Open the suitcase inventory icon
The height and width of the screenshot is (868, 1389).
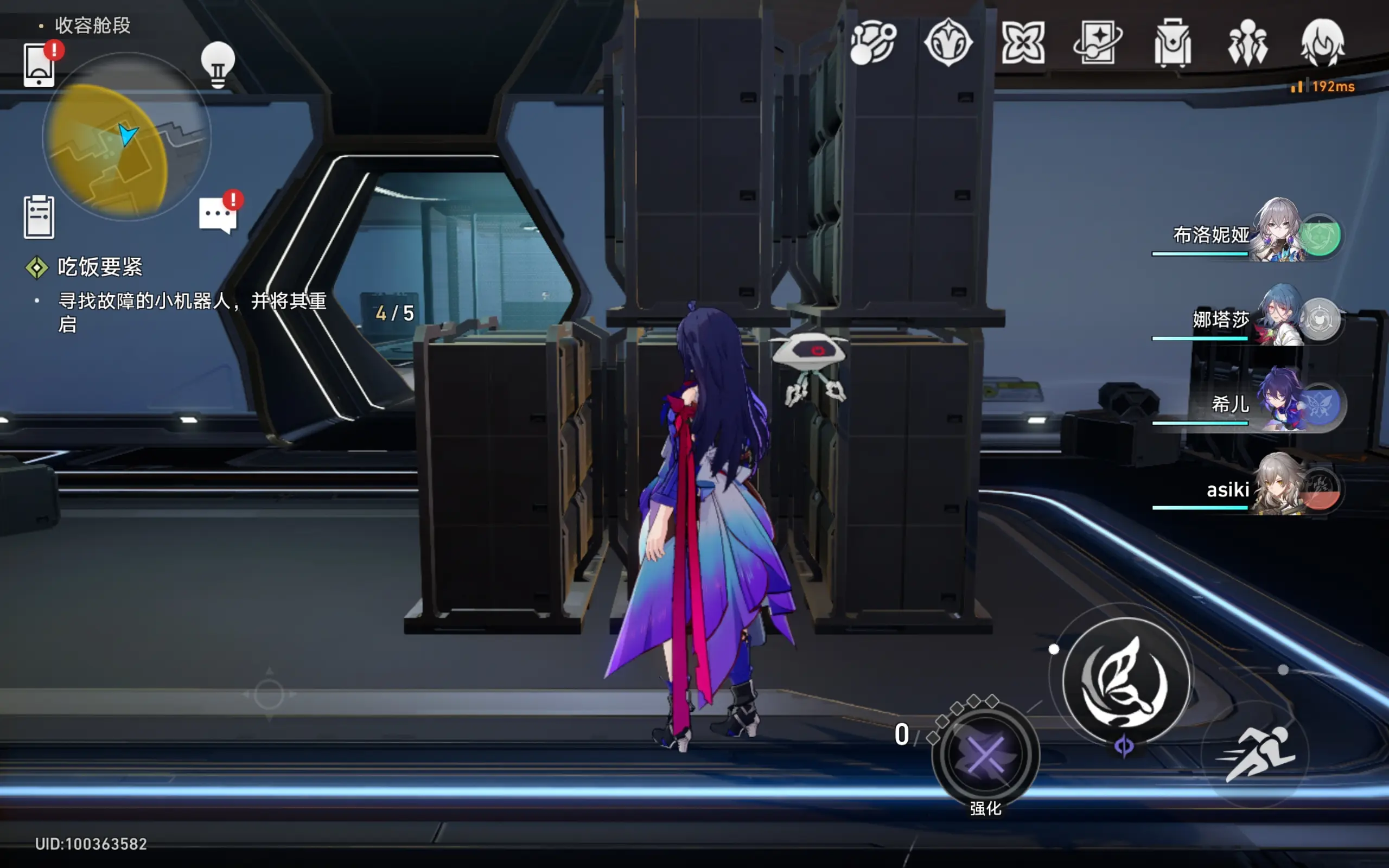(1173, 42)
